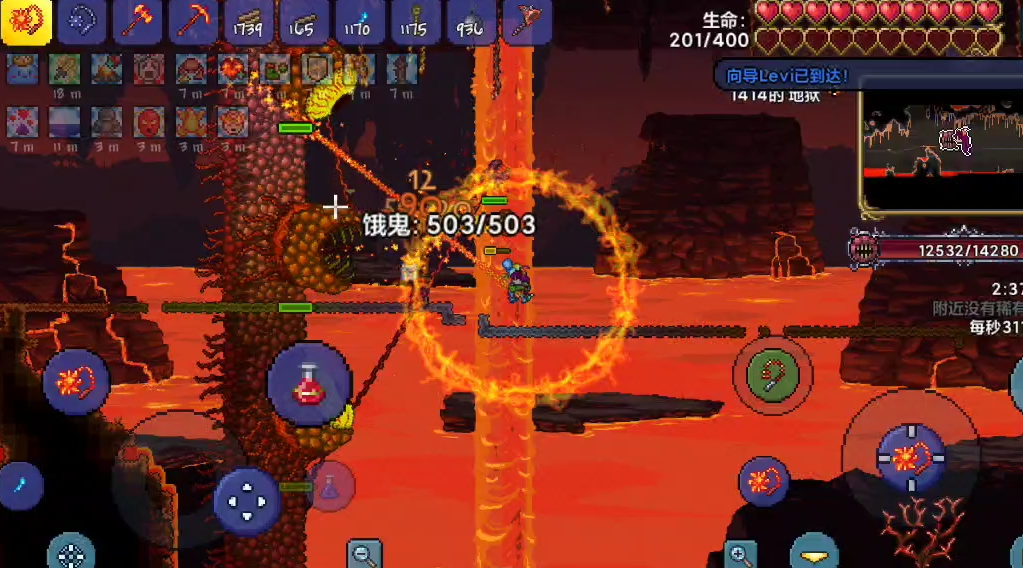Tap the red healing potion quick button

pos(310,384)
